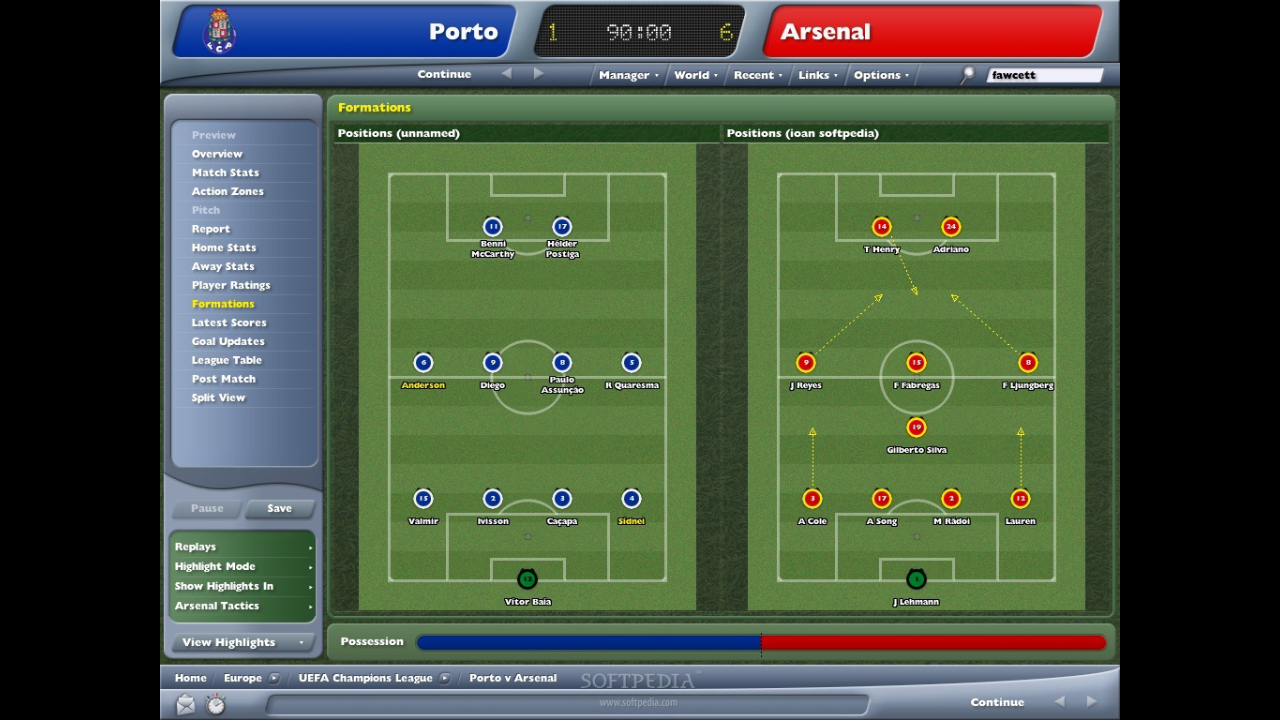Open the match Overview
Screen dimensions: 1280x720
[x=217, y=154]
